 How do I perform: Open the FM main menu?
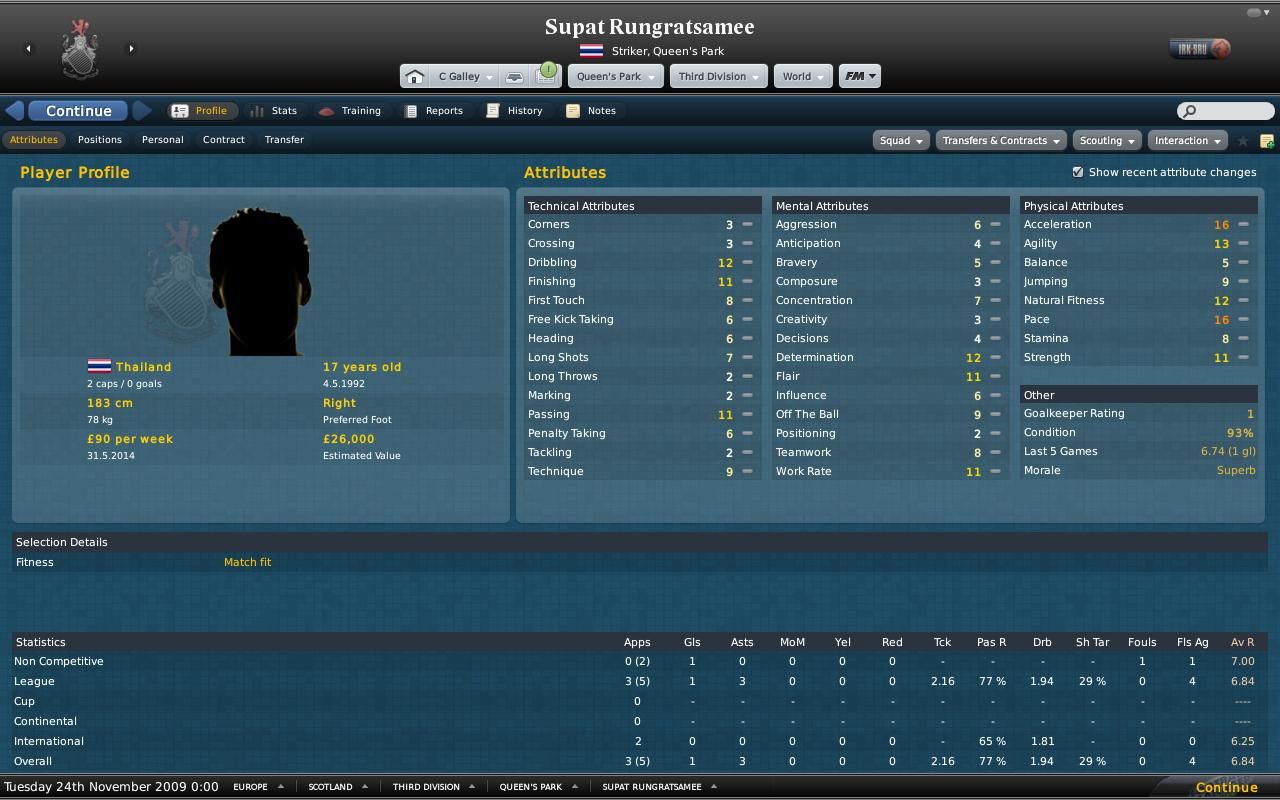pos(859,76)
